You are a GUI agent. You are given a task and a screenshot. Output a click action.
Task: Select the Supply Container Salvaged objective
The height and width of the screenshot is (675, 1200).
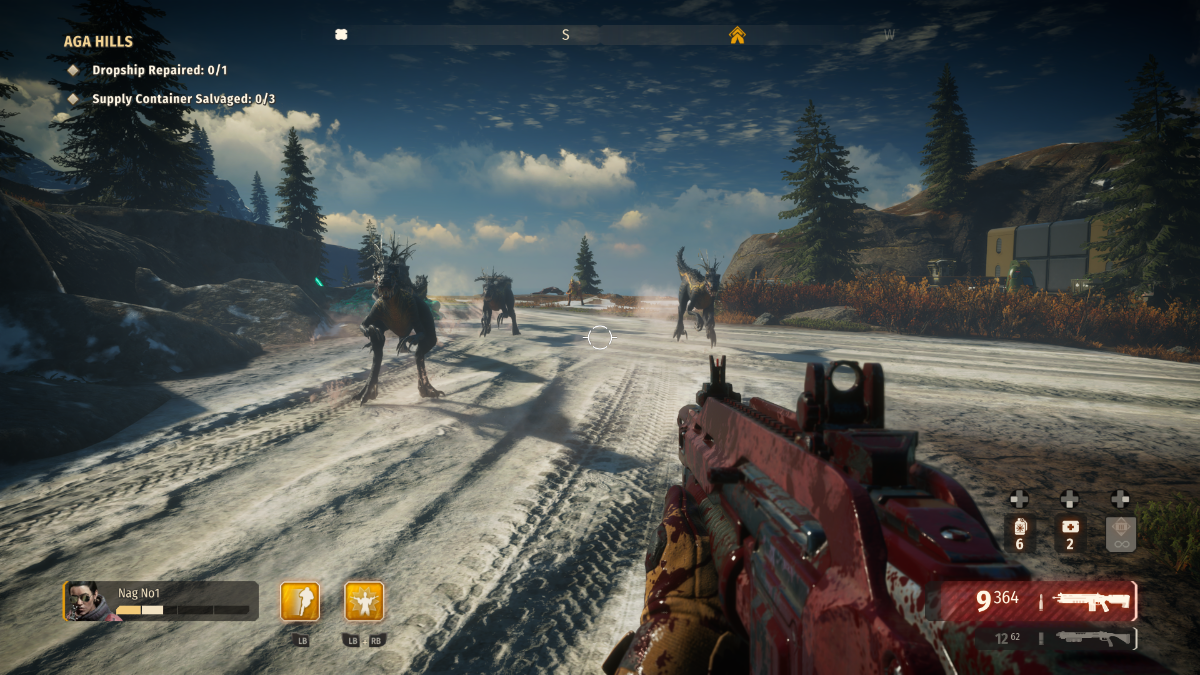coord(183,99)
